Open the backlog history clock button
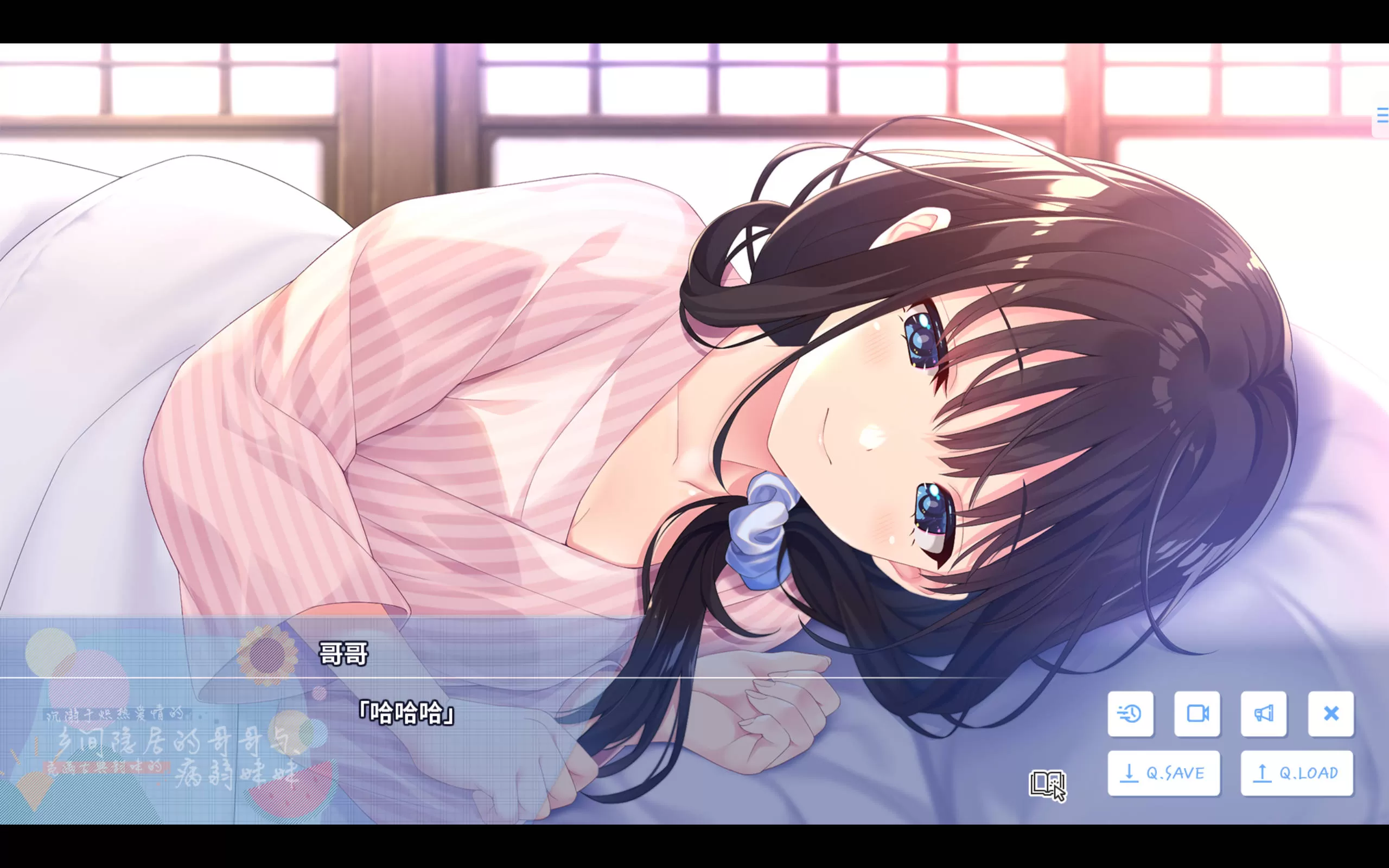 click(x=1130, y=713)
